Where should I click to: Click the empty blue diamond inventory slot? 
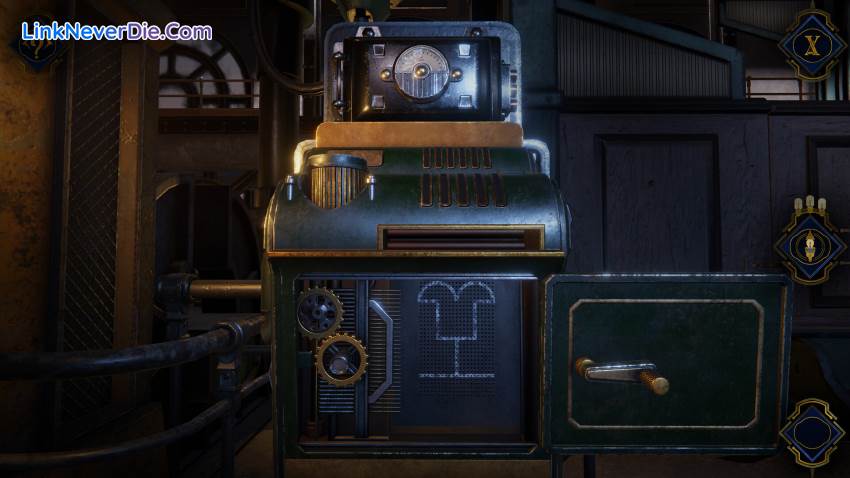click(x=812, y=434)
